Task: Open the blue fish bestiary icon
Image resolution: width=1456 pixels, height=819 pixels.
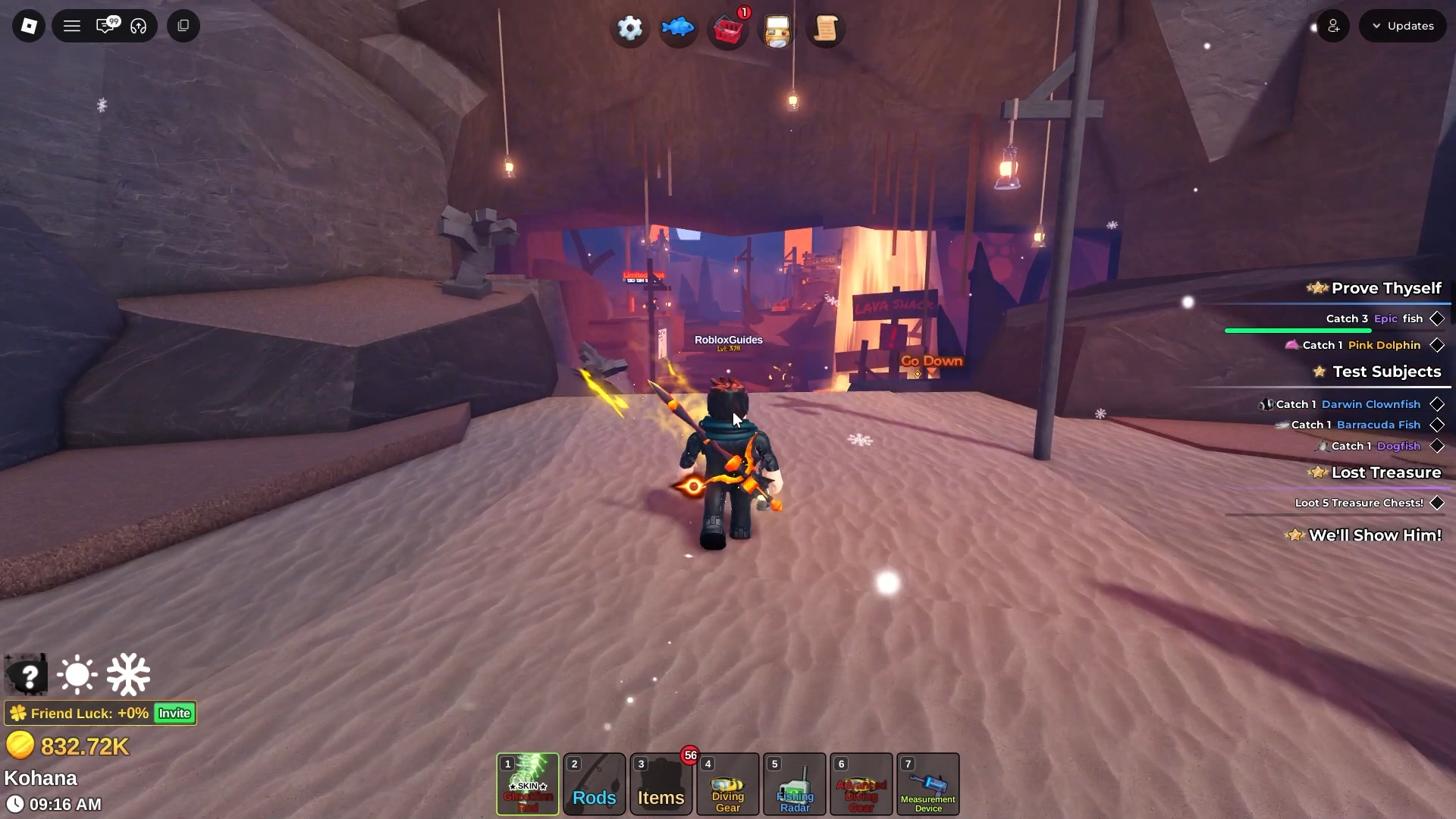Action: [x=678, y=29]
